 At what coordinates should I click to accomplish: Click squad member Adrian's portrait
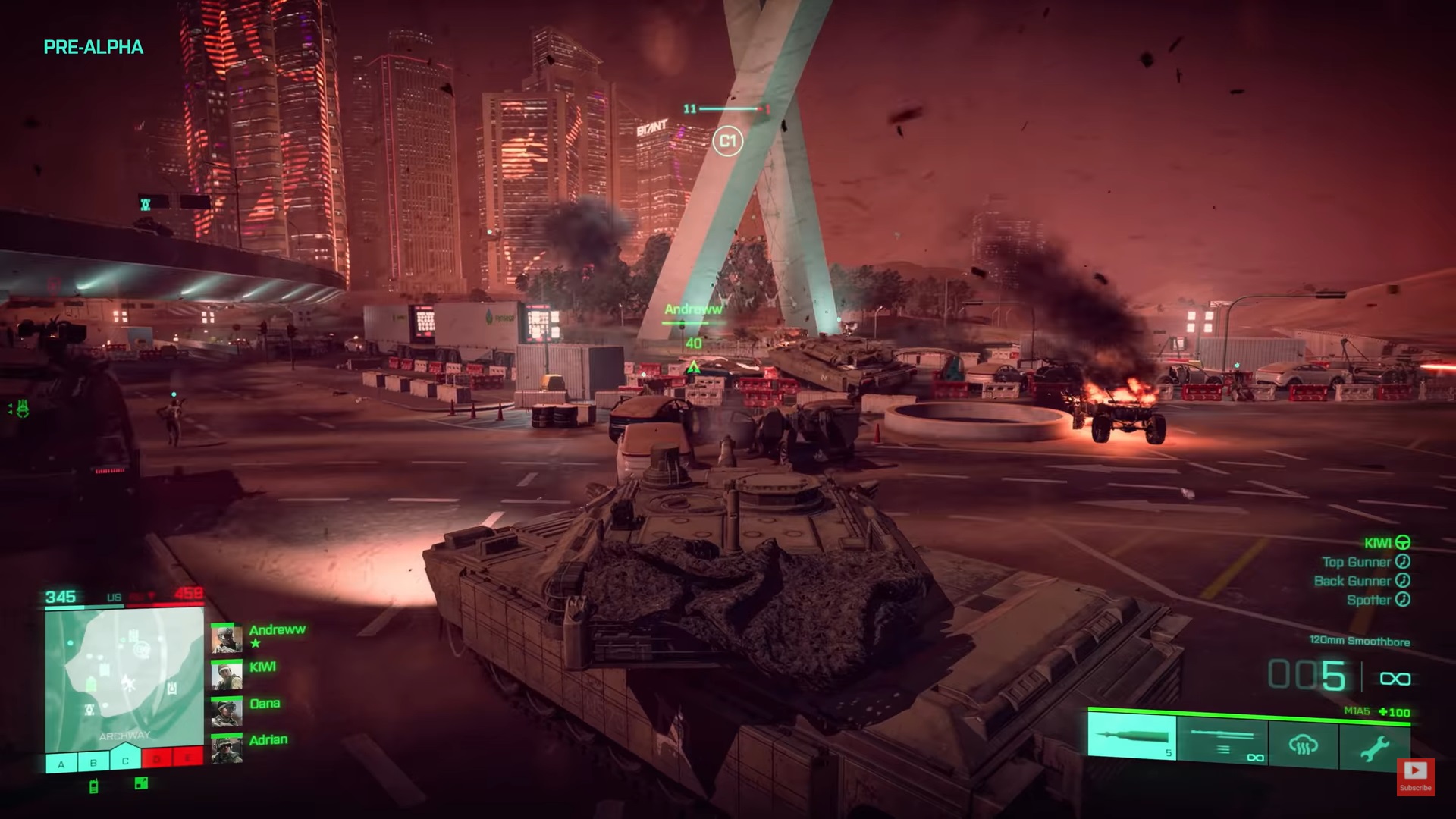click(226, 749)
